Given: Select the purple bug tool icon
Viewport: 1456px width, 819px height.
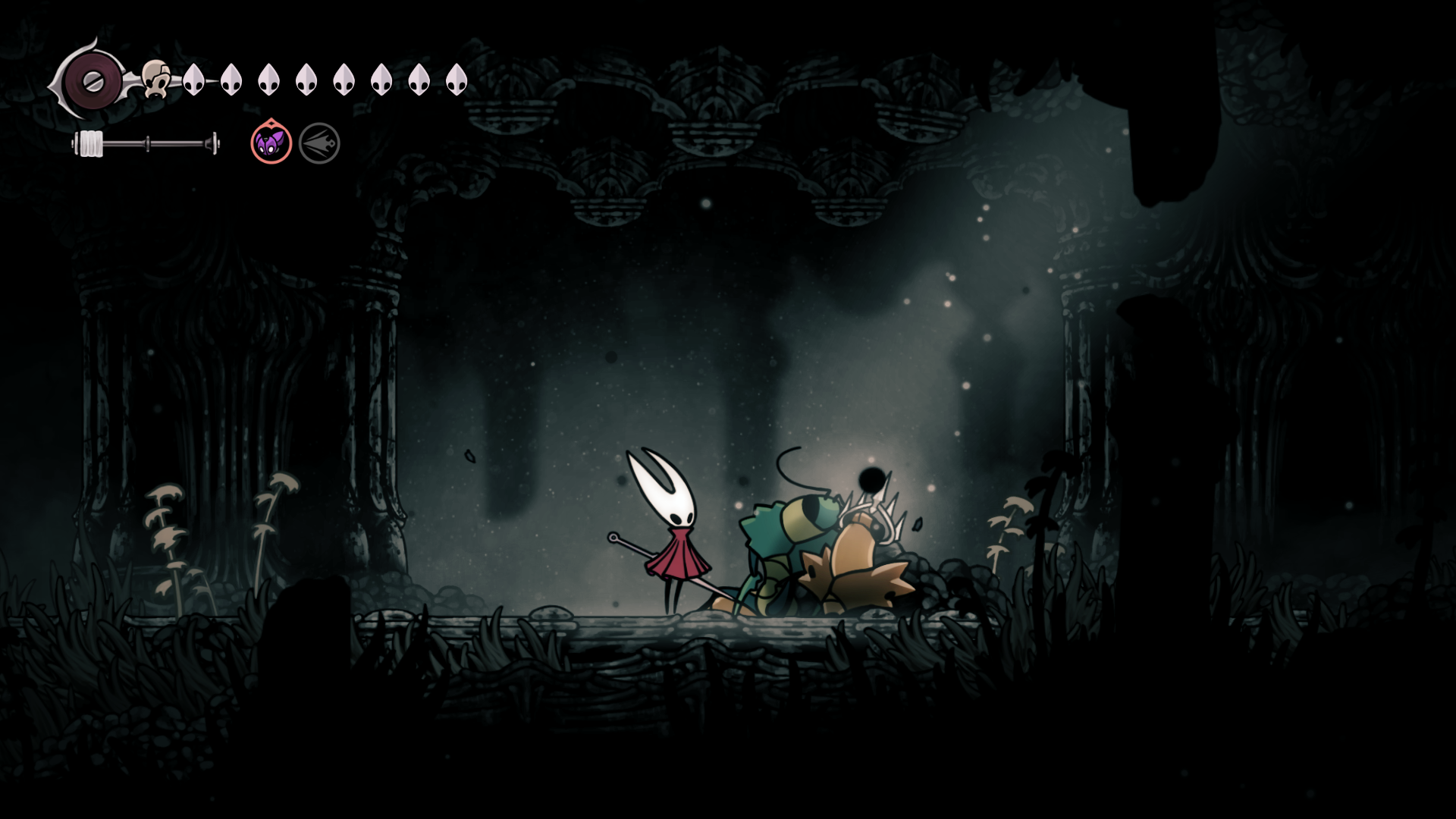Looking at the screenshot, I should pyautogui.click(x=271, y=143).
